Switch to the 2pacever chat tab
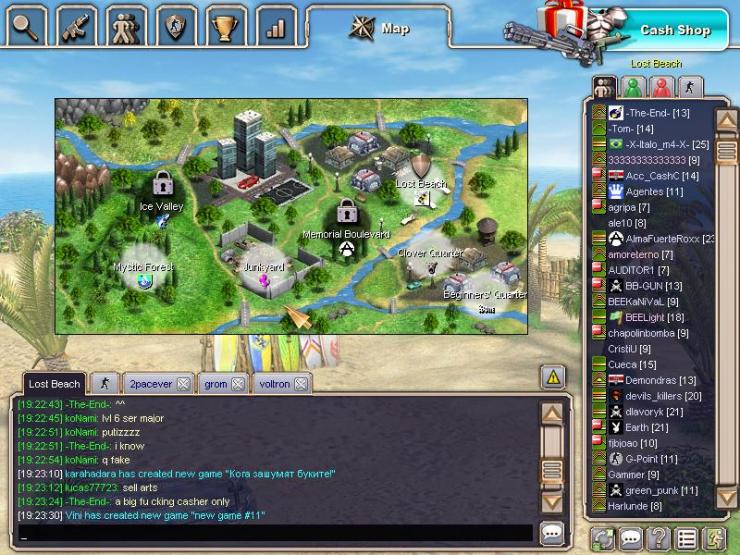 (x=151, y=384)
